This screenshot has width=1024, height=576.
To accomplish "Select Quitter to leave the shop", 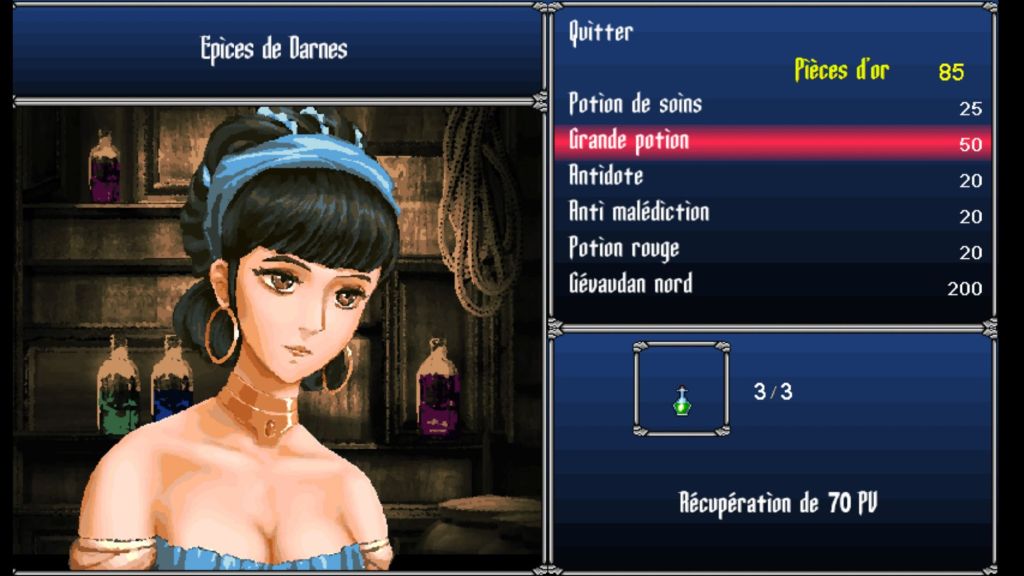I will click(x=601, y=33).
